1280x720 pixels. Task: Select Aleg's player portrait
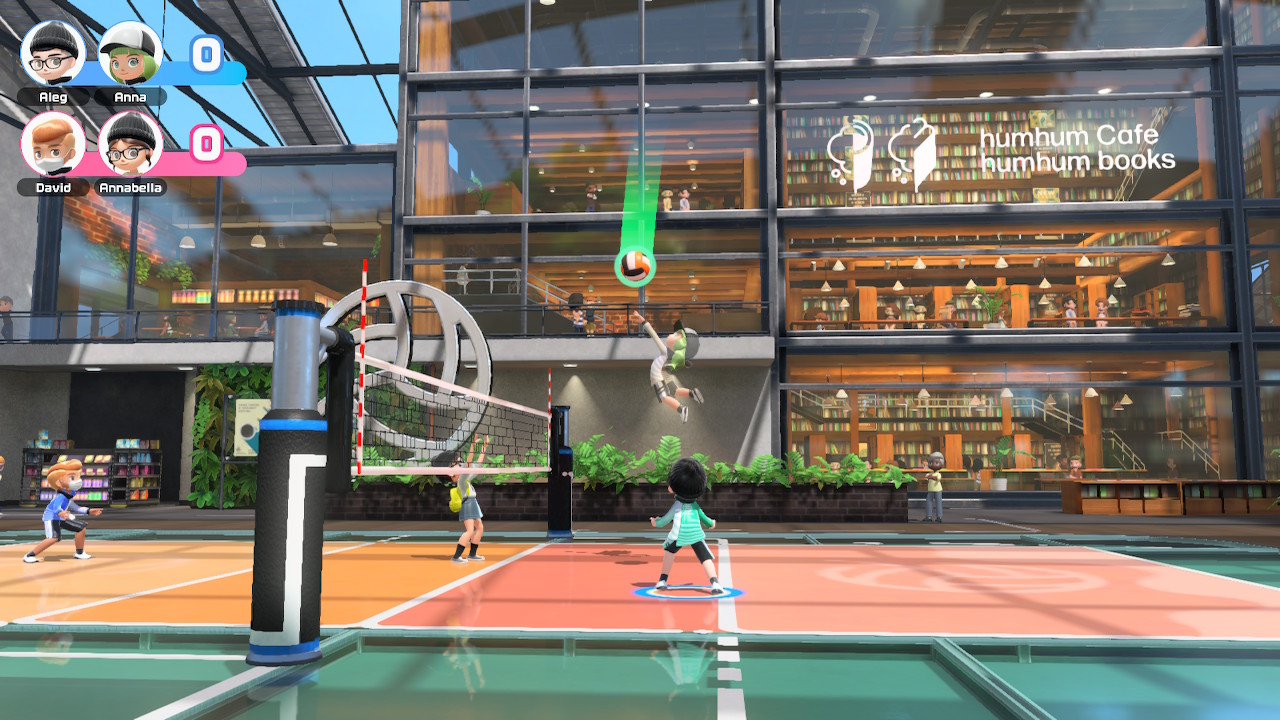(x=53, y=53)
